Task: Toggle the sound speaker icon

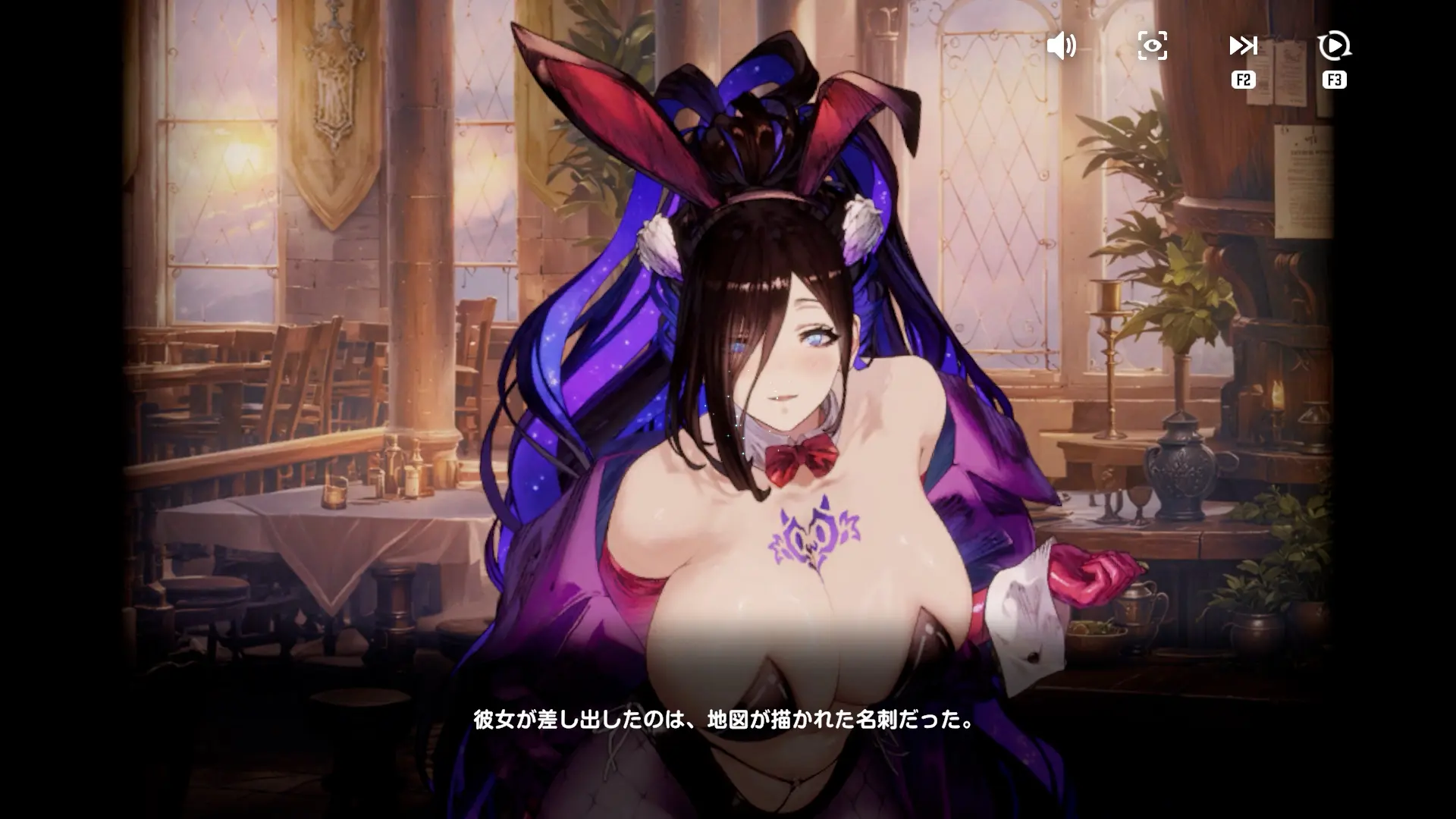Action: pyautogui.click(x=1061, y=46)
